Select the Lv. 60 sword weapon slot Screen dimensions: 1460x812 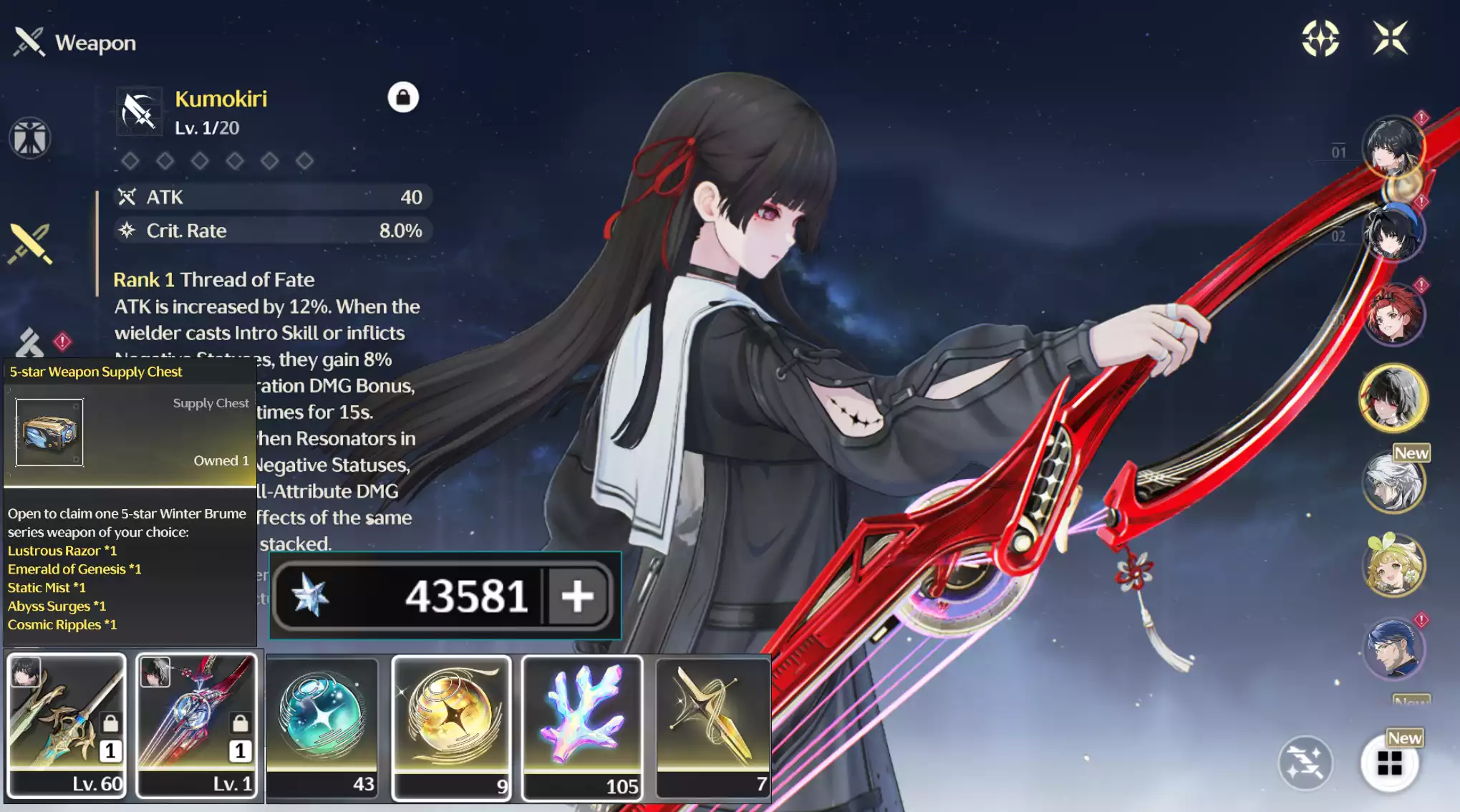[67, 725]
